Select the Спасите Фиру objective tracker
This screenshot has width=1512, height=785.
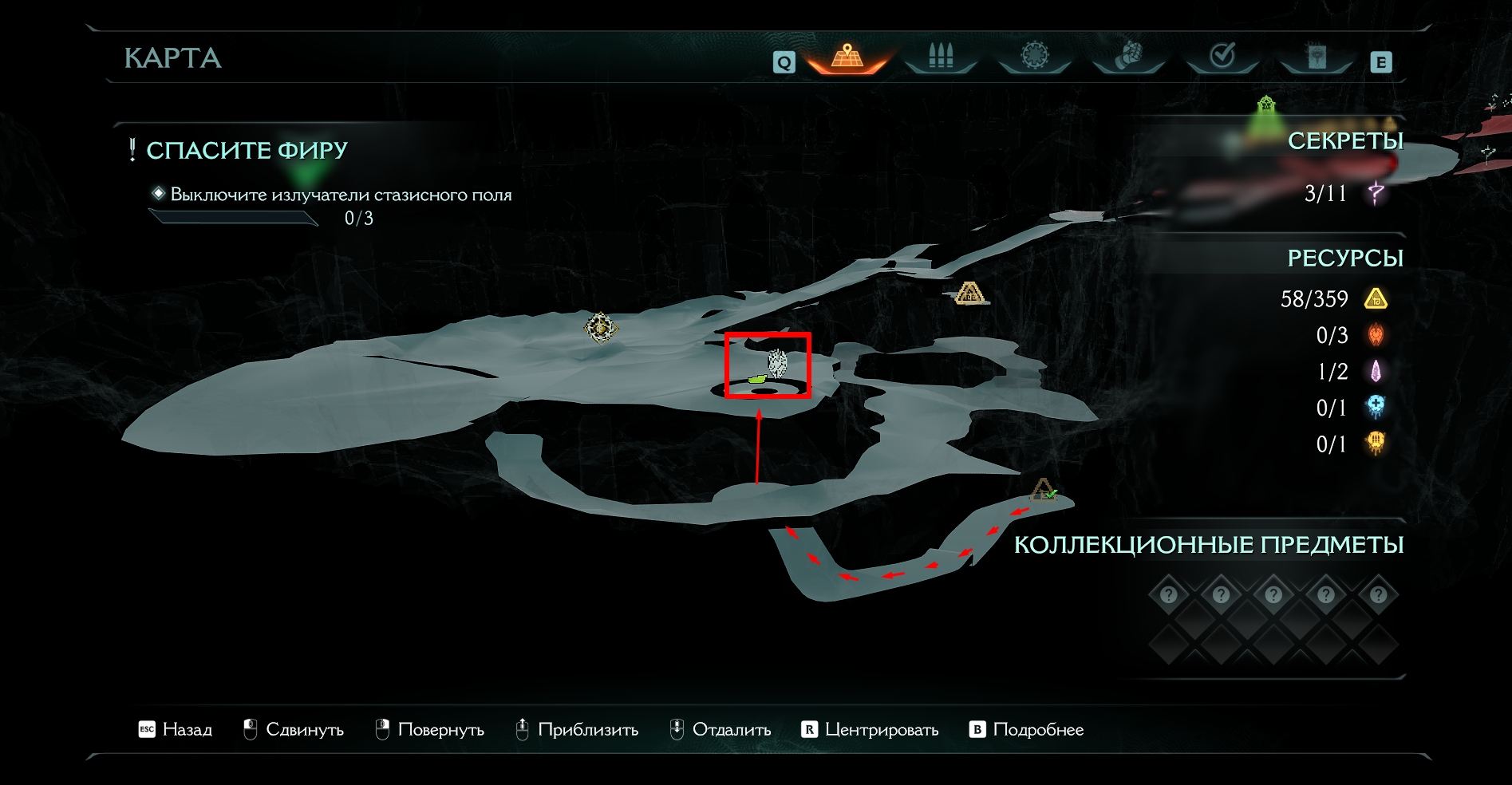coord(247,150)
